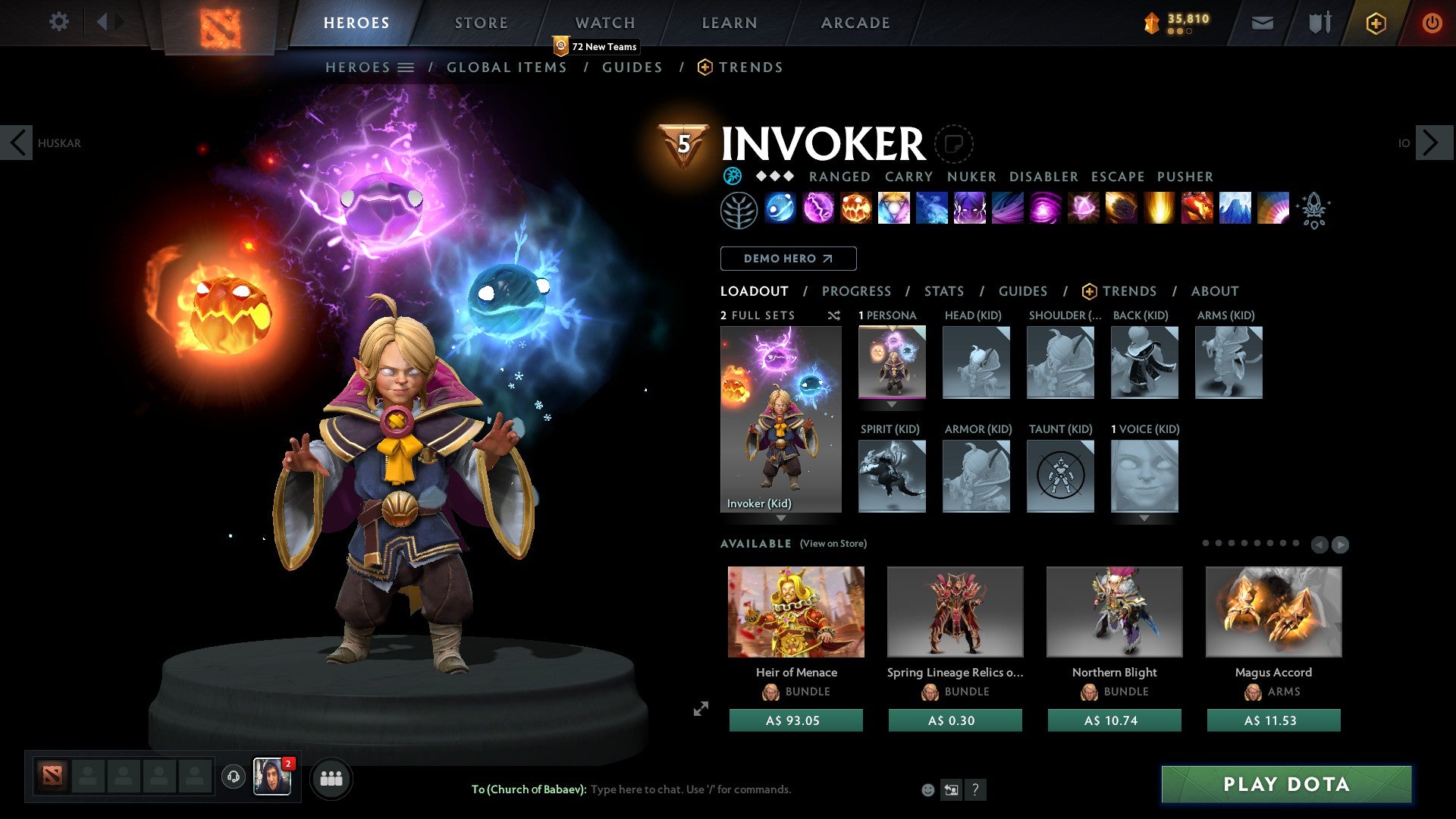This screenshot has height=819, width=1456.
Task: Click the settings gear icon
Action: (58, 22)
